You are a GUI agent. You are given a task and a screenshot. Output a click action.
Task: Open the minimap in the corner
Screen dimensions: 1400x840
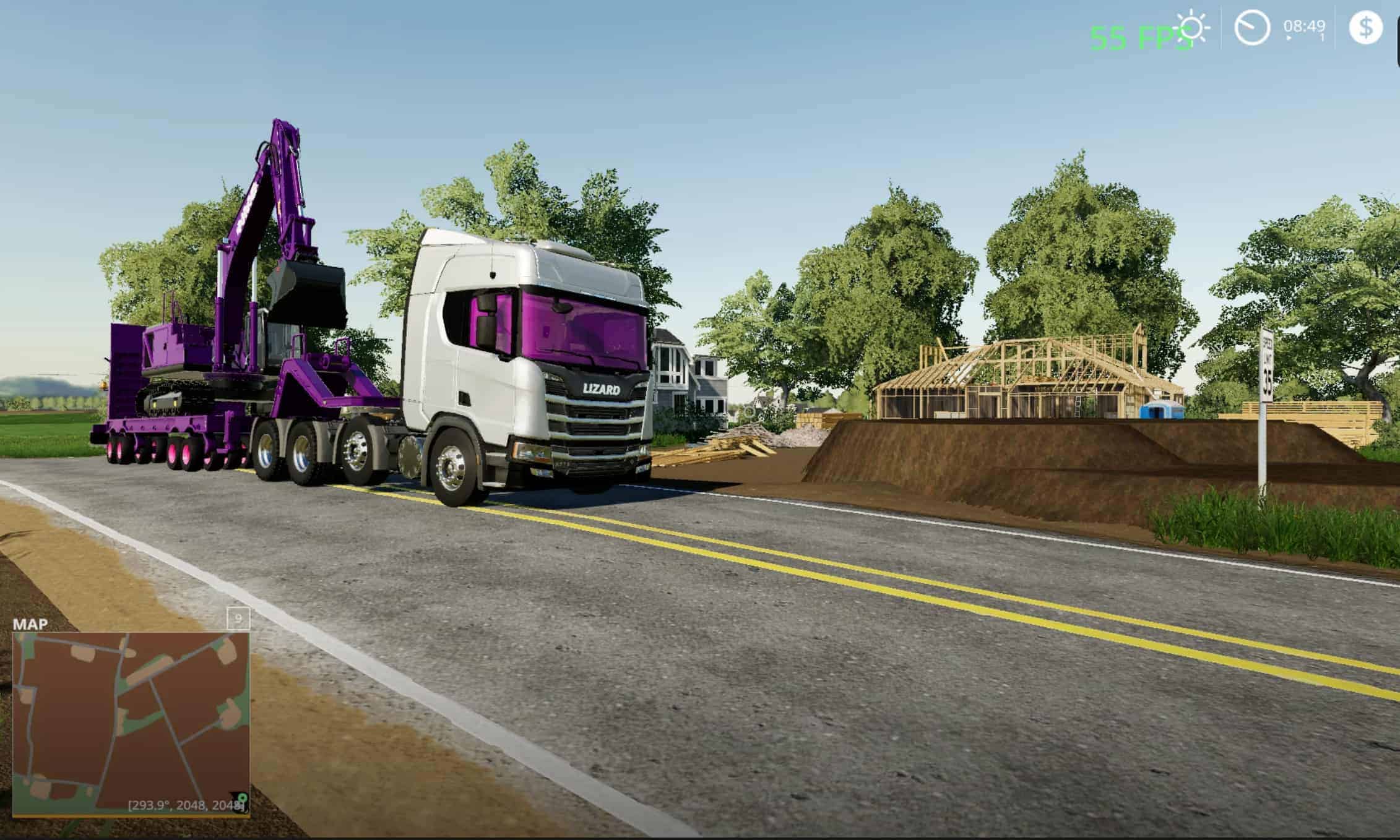point(131,722)
